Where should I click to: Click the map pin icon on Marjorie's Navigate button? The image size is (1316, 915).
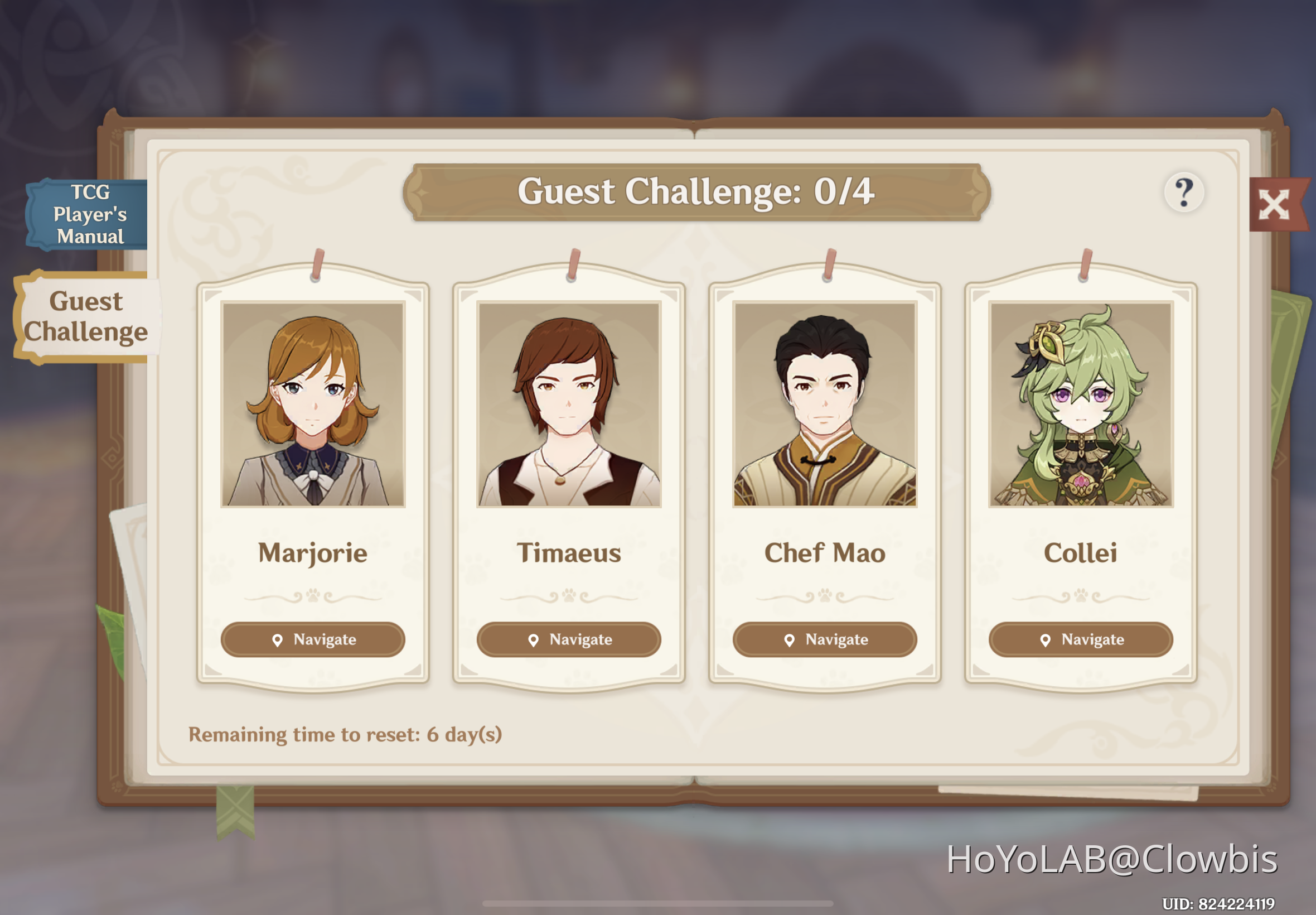click(278, 639)
